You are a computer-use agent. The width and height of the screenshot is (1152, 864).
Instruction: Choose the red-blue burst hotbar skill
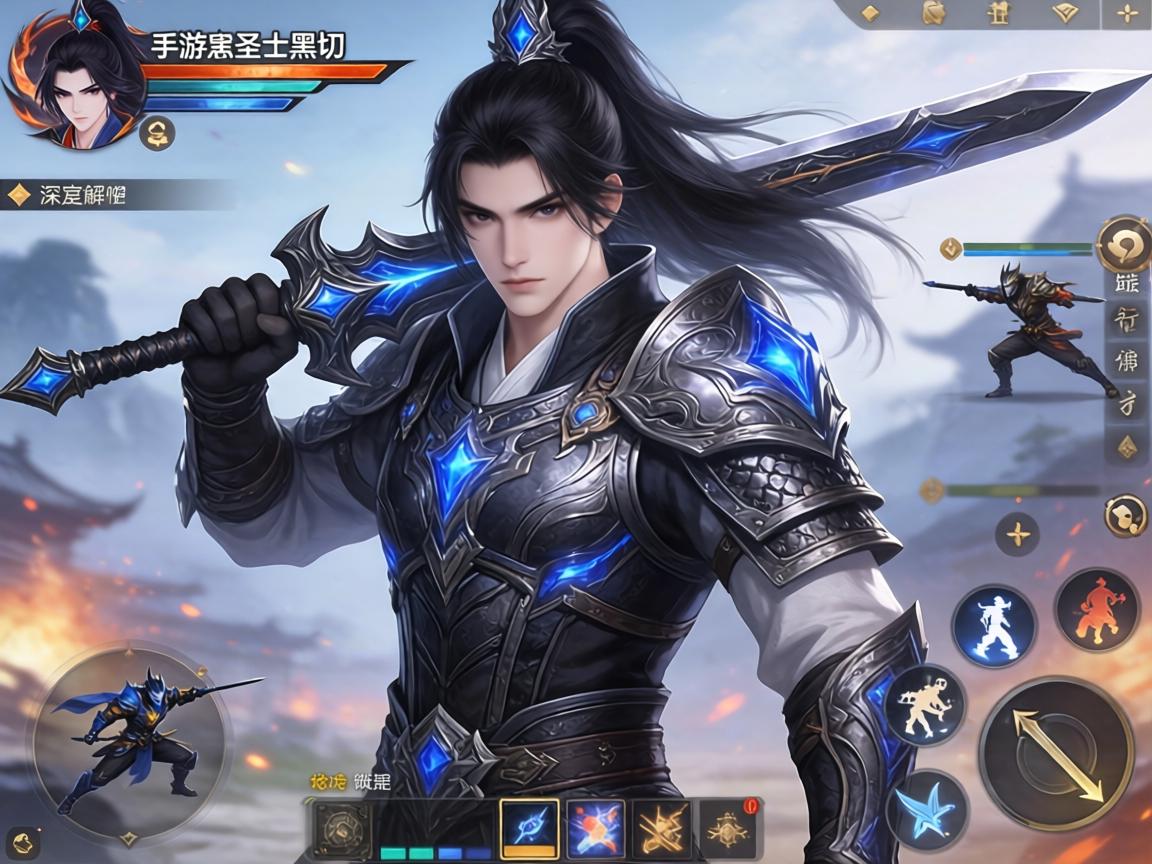[595, 829]
